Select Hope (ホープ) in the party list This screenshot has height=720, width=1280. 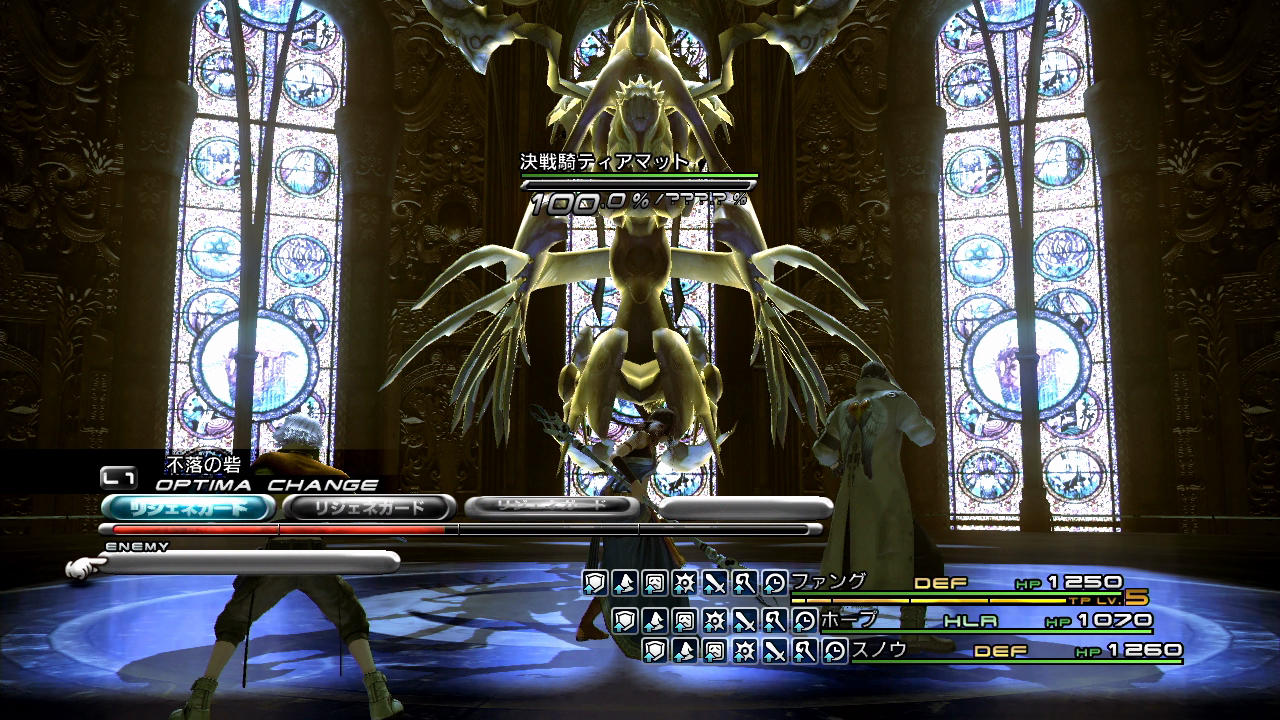pos(849,620)
